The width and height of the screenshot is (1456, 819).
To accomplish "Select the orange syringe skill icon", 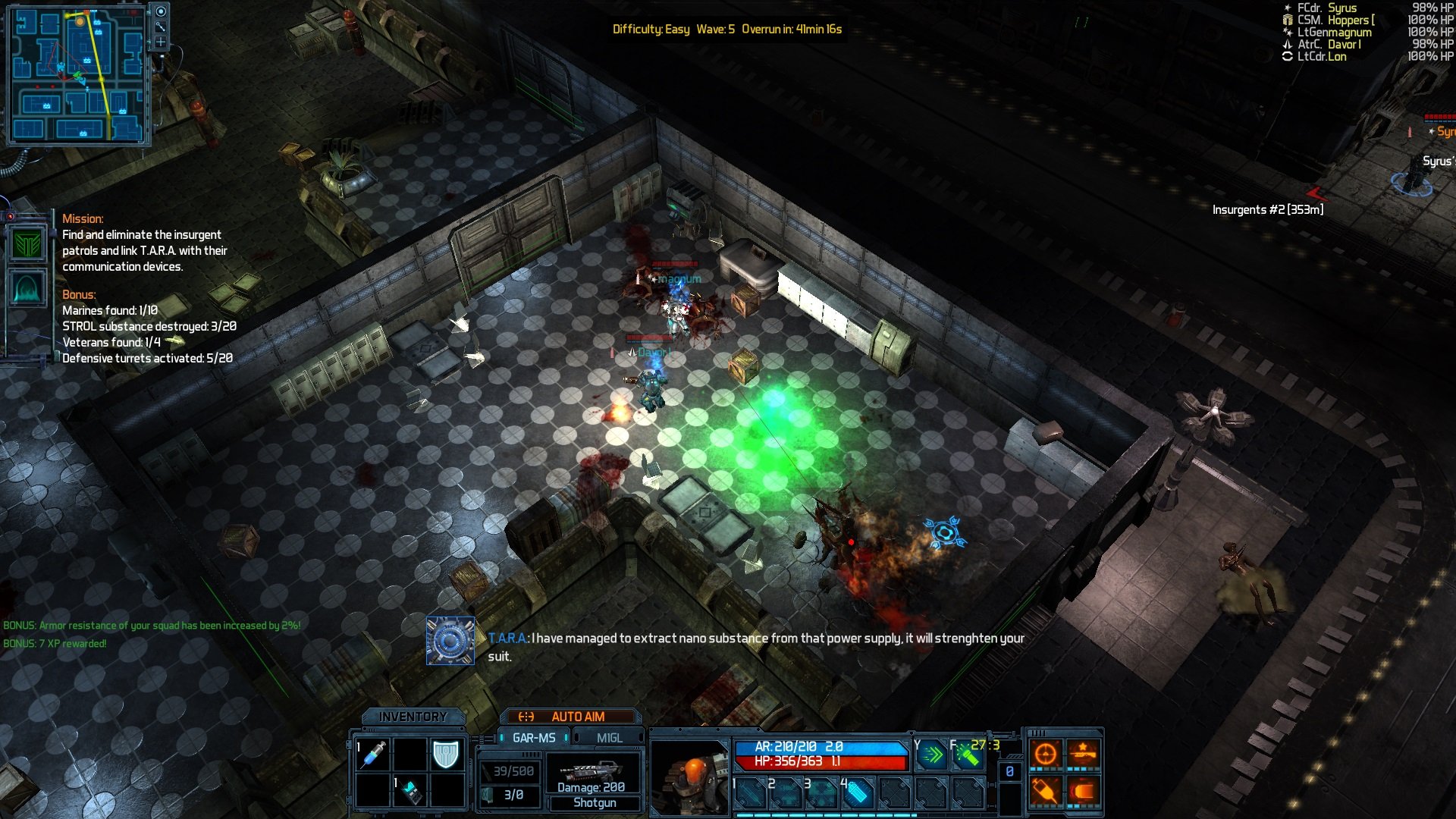I will 1046,791.
